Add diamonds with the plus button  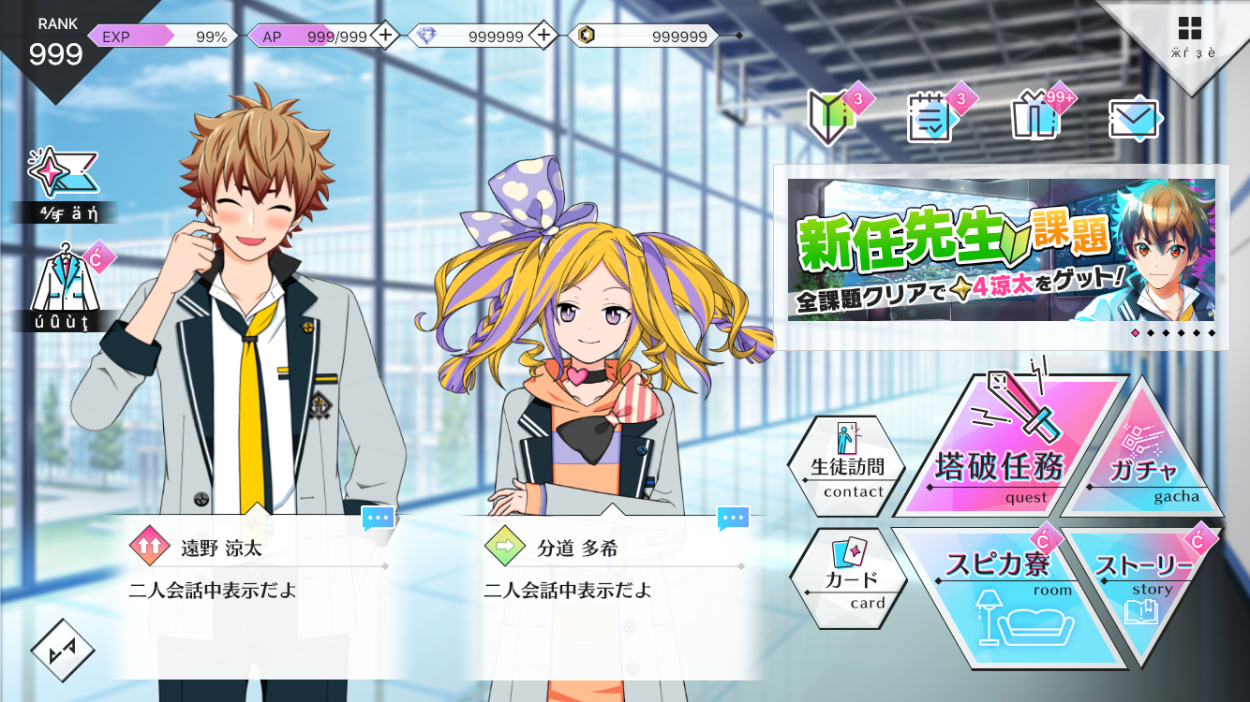[x=543, y=36]
